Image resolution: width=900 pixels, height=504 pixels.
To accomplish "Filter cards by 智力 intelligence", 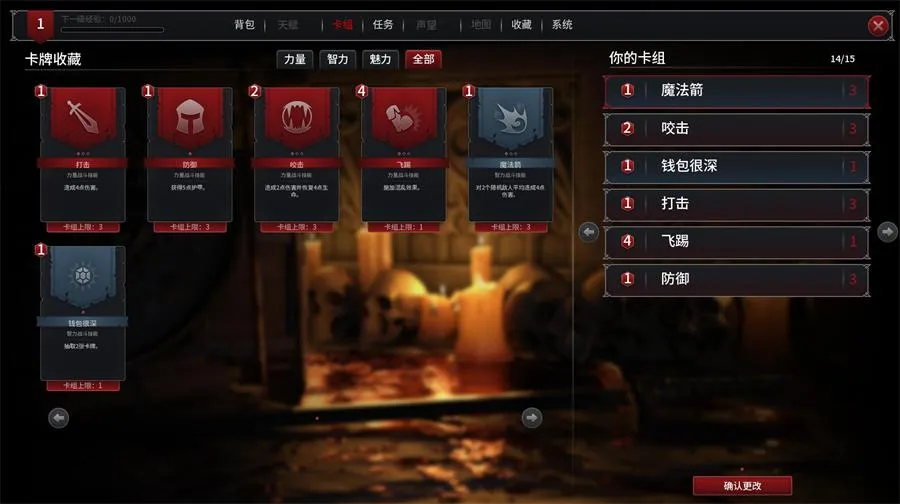I will coord(338,60).
